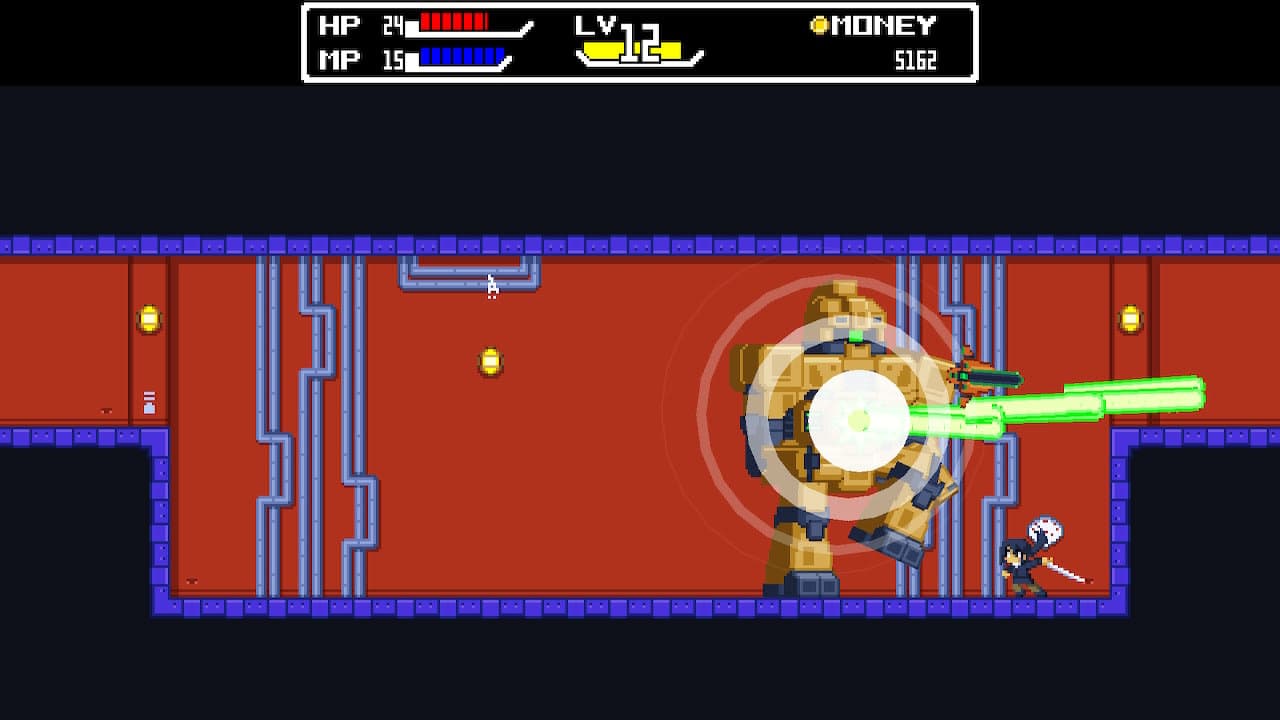Click the small dispenser on the left wall
The width and height of the screenshot is (1280, 720).
click(x=149, y=403)
